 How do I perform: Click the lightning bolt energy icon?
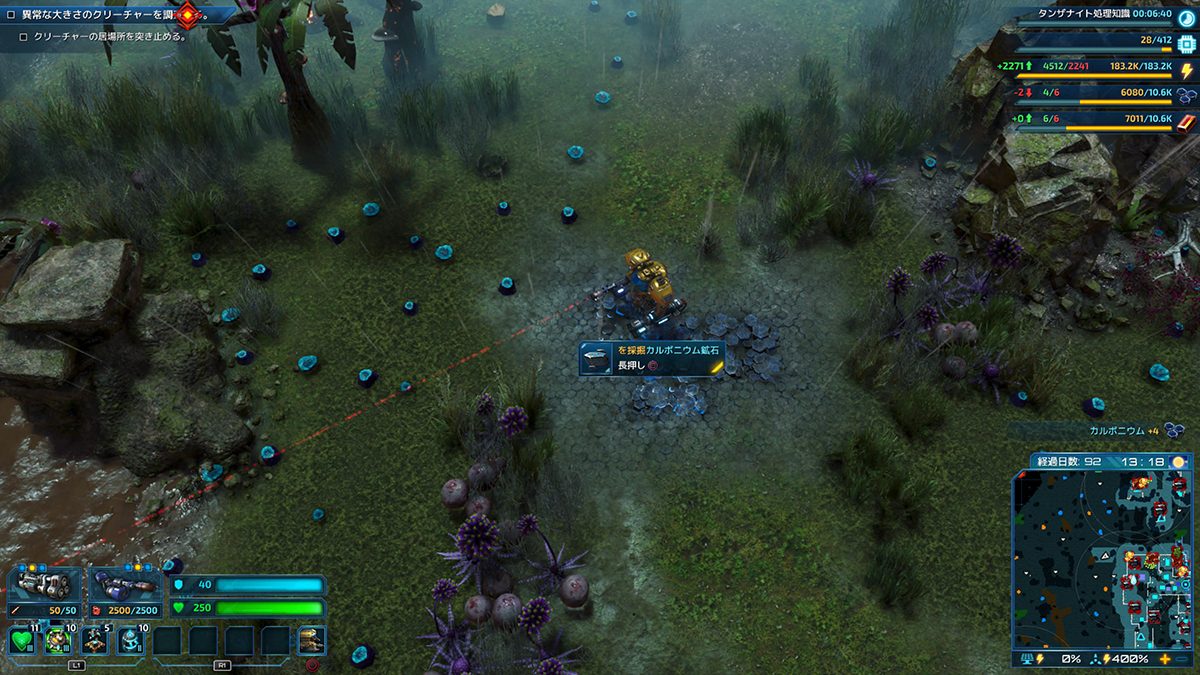click(x=1186, y=71)
